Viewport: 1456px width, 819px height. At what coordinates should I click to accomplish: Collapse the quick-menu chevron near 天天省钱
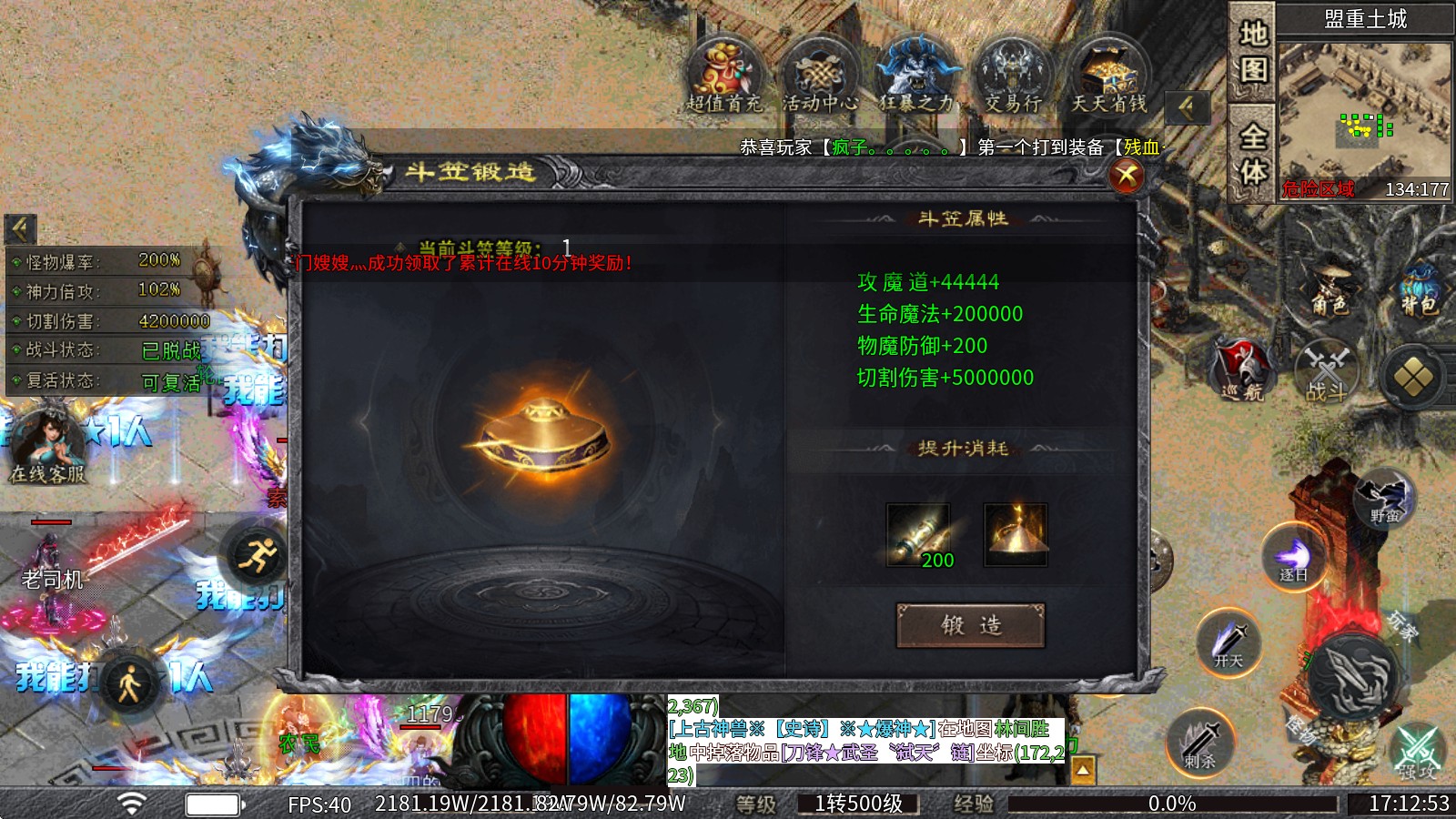coord(1186,107)
